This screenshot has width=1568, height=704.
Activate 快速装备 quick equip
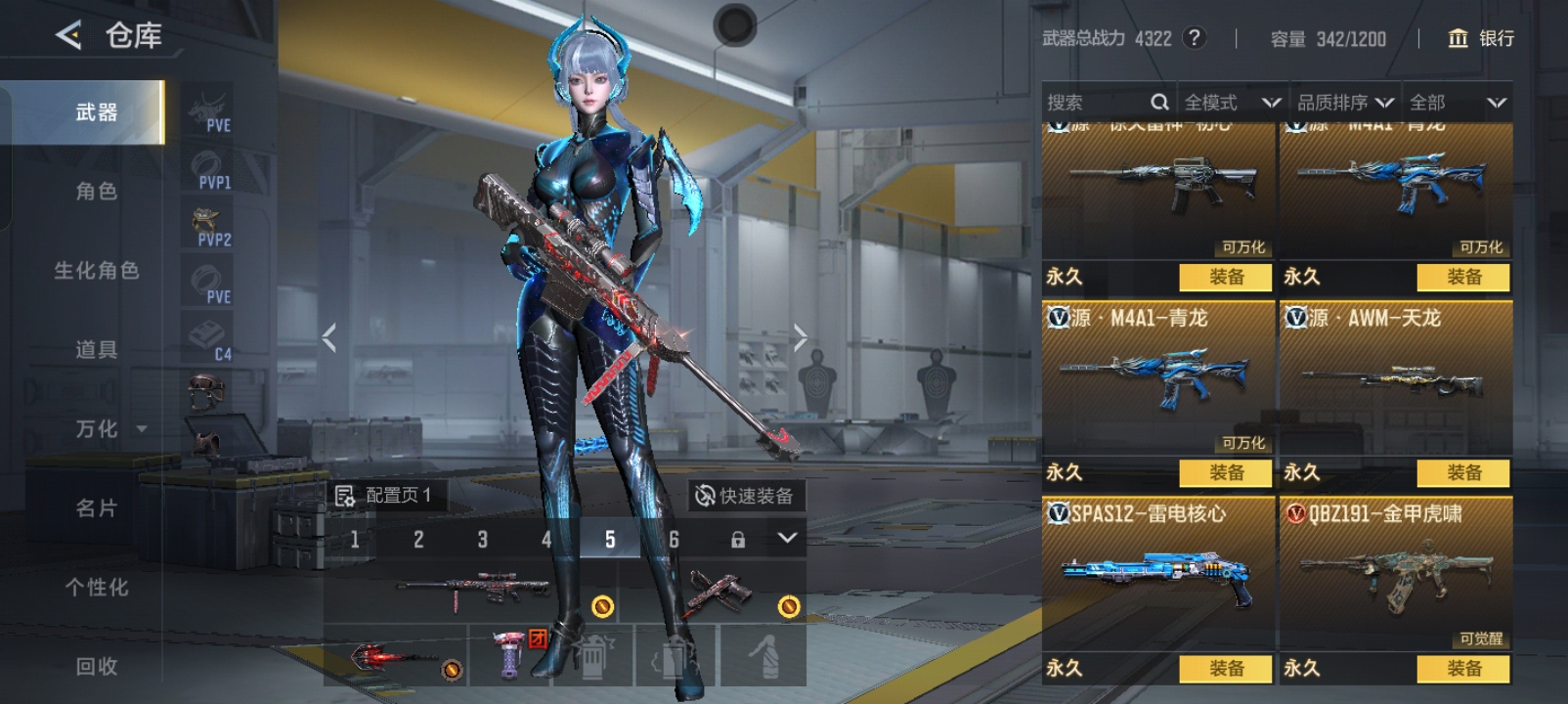click(x=745, y=497)
